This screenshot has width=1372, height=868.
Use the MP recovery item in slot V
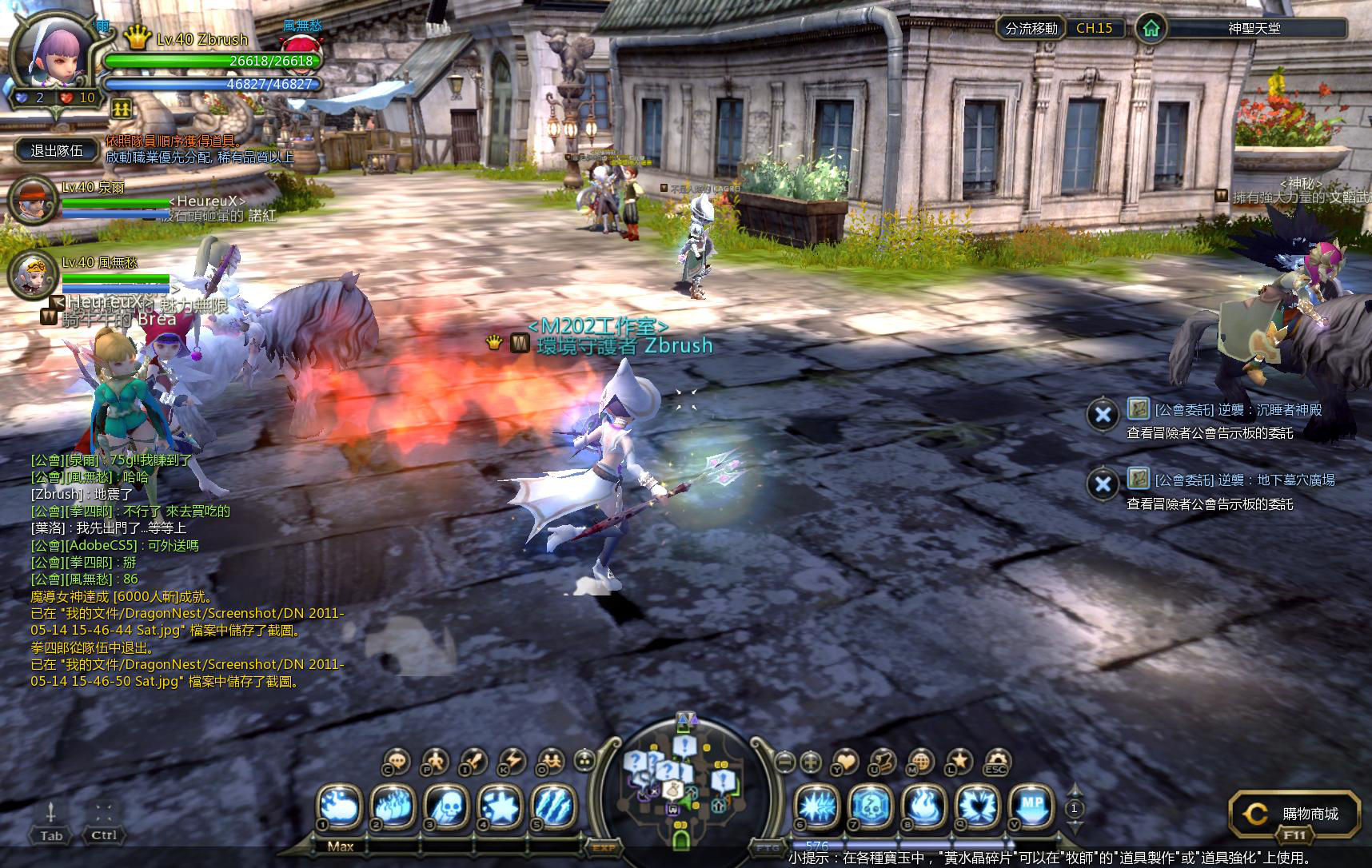pyautogui.click(x=1031, y=806)
